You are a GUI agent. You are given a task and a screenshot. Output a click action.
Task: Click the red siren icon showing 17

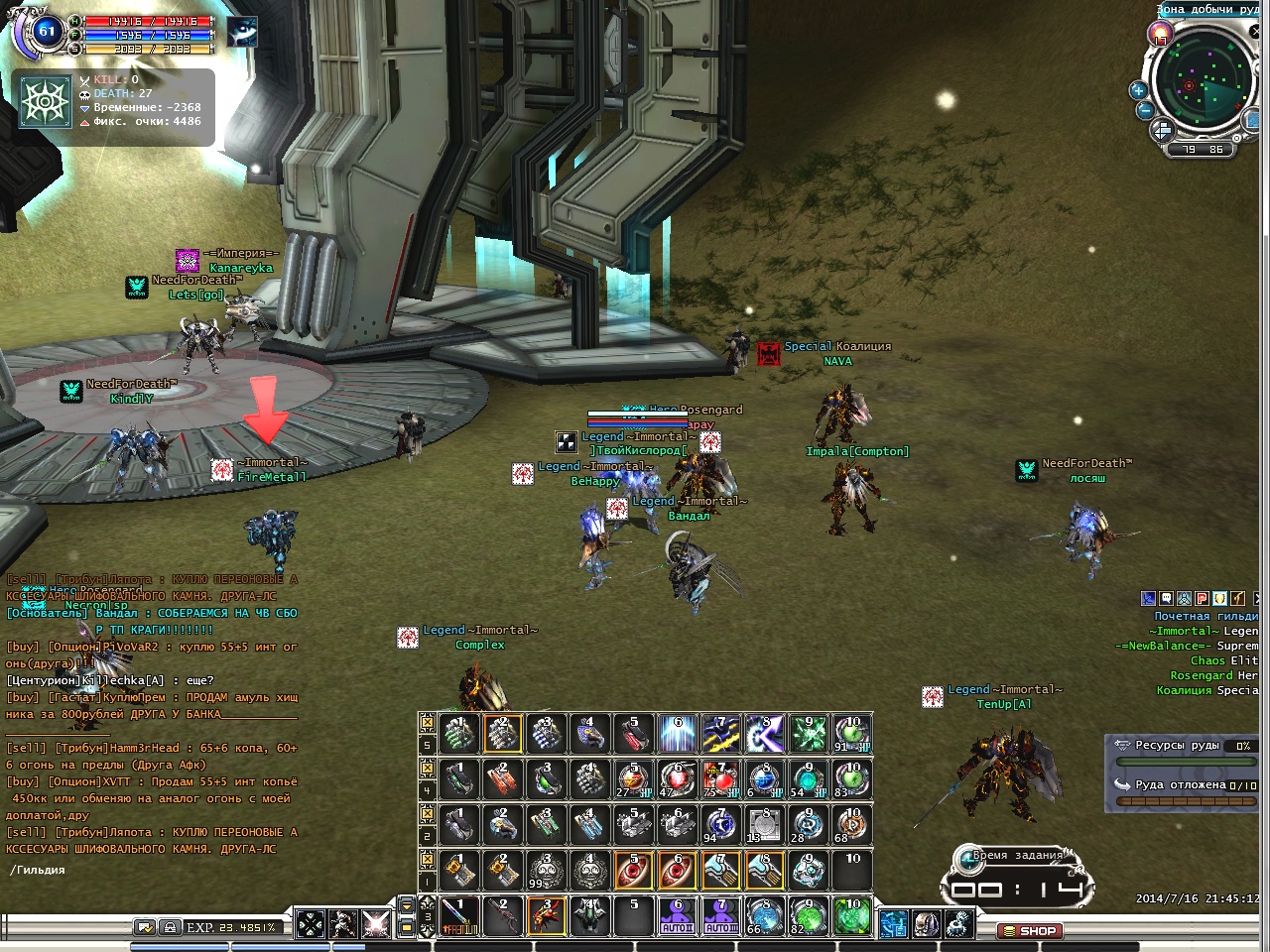pyautogui.click(x=1159, y=35)
